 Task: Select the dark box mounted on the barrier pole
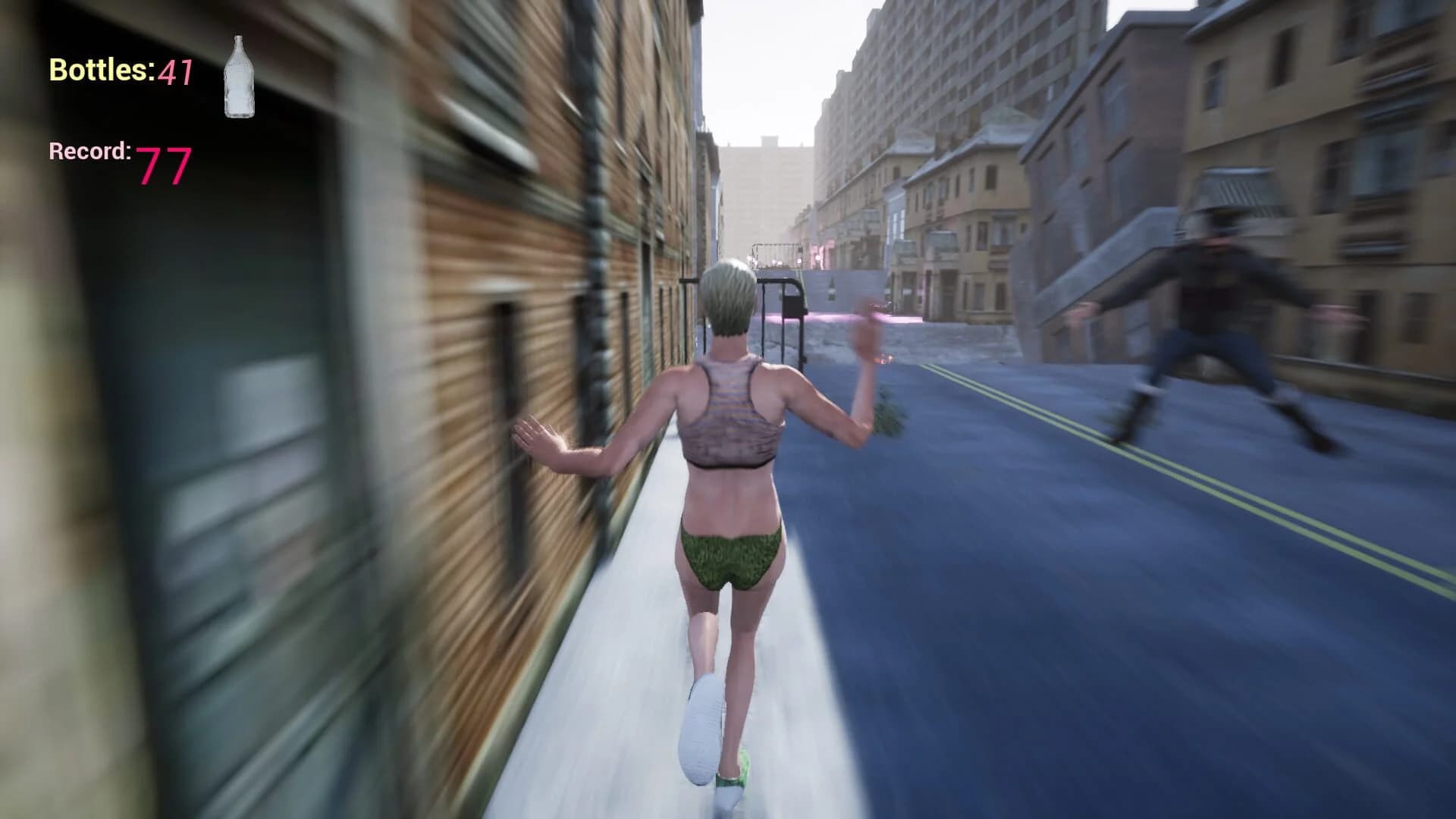pos(795,305)
